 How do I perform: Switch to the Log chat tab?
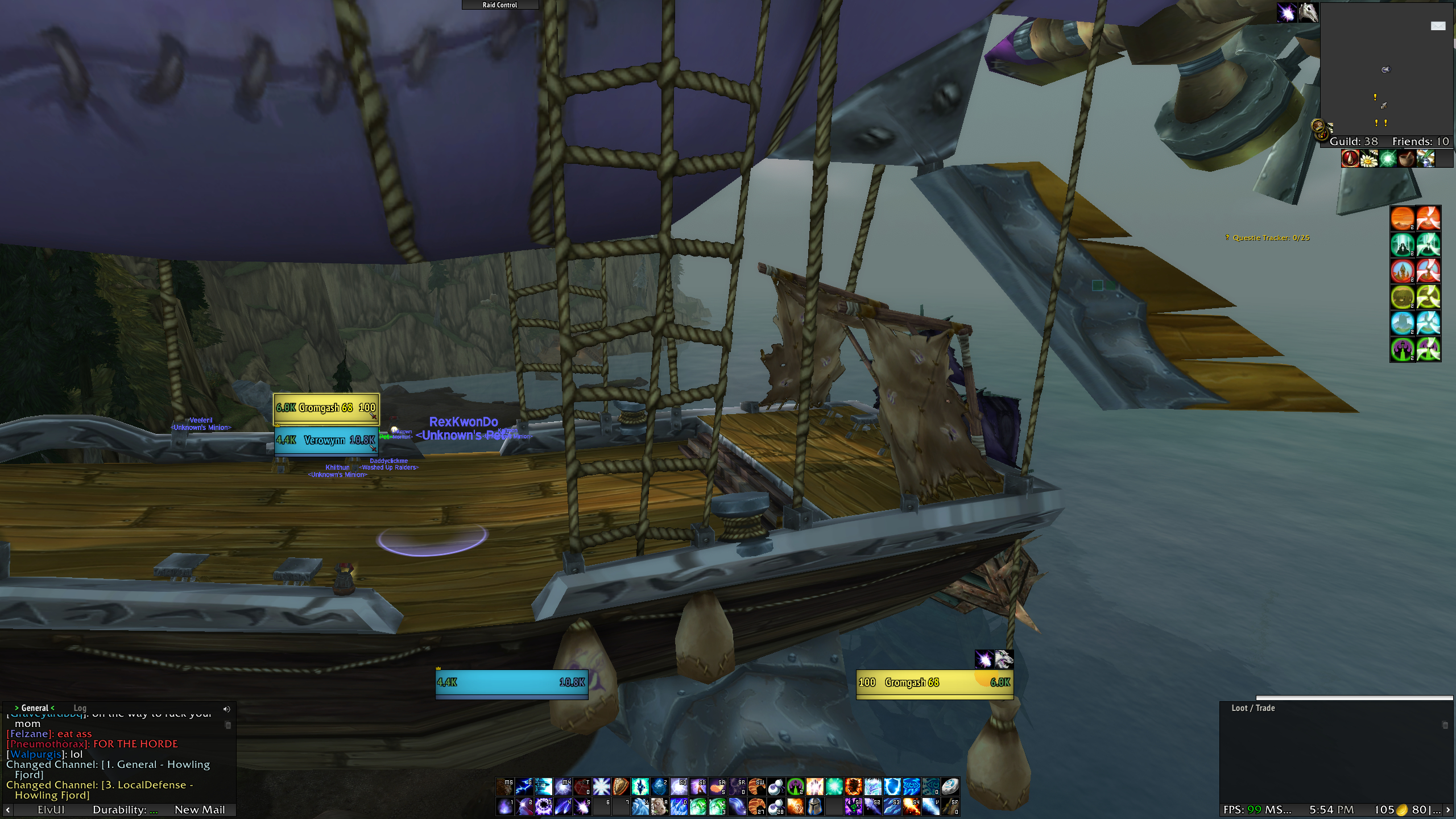coord(80,708)
